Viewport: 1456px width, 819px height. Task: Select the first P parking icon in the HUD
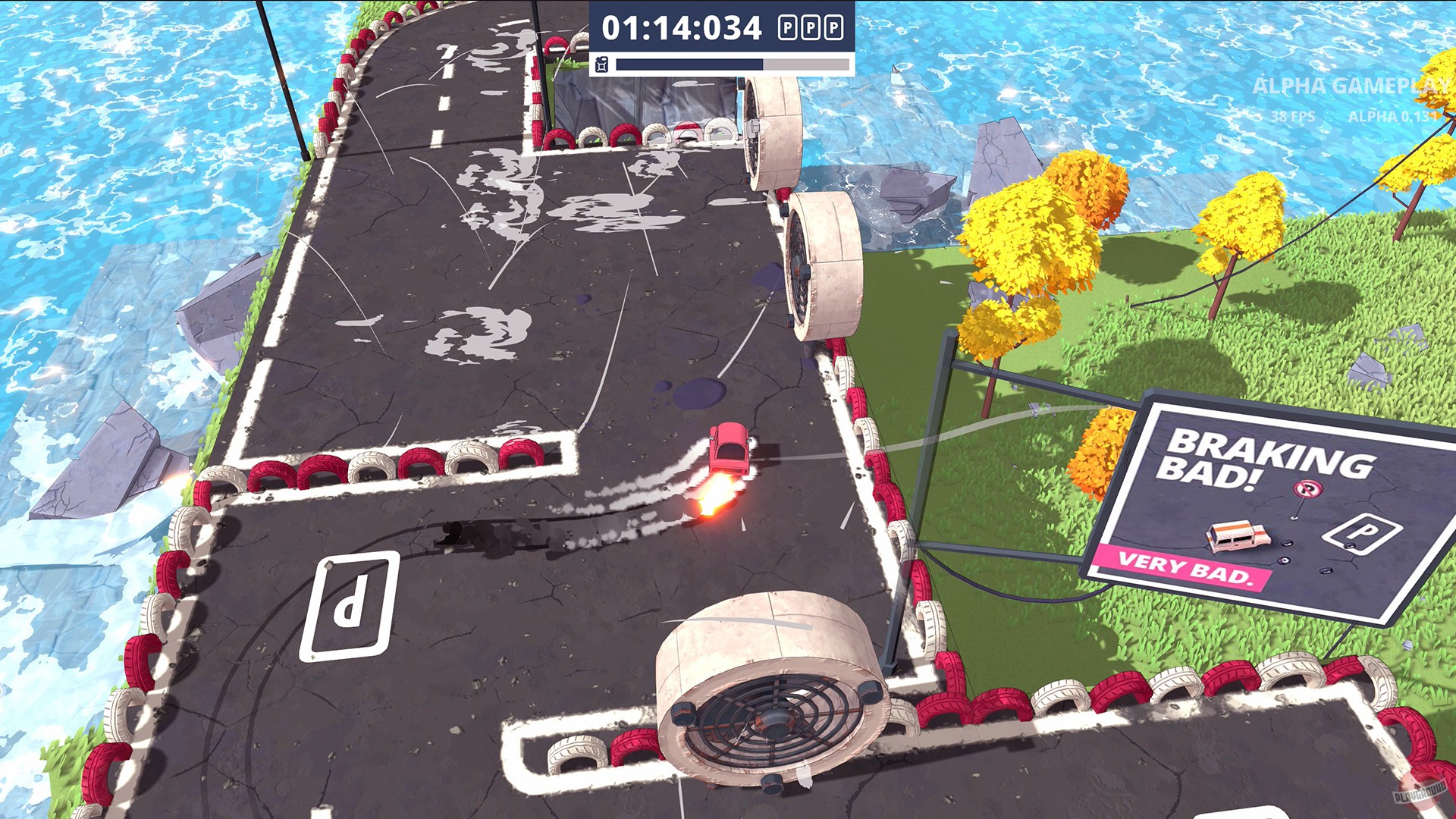tap(787, 26)
